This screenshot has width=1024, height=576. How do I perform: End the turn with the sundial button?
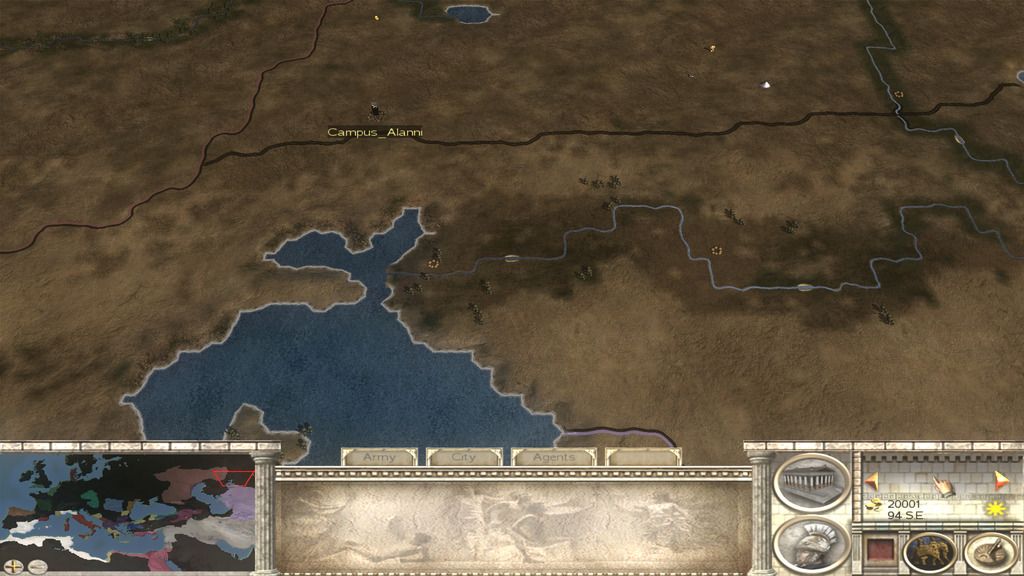[990, 552]
